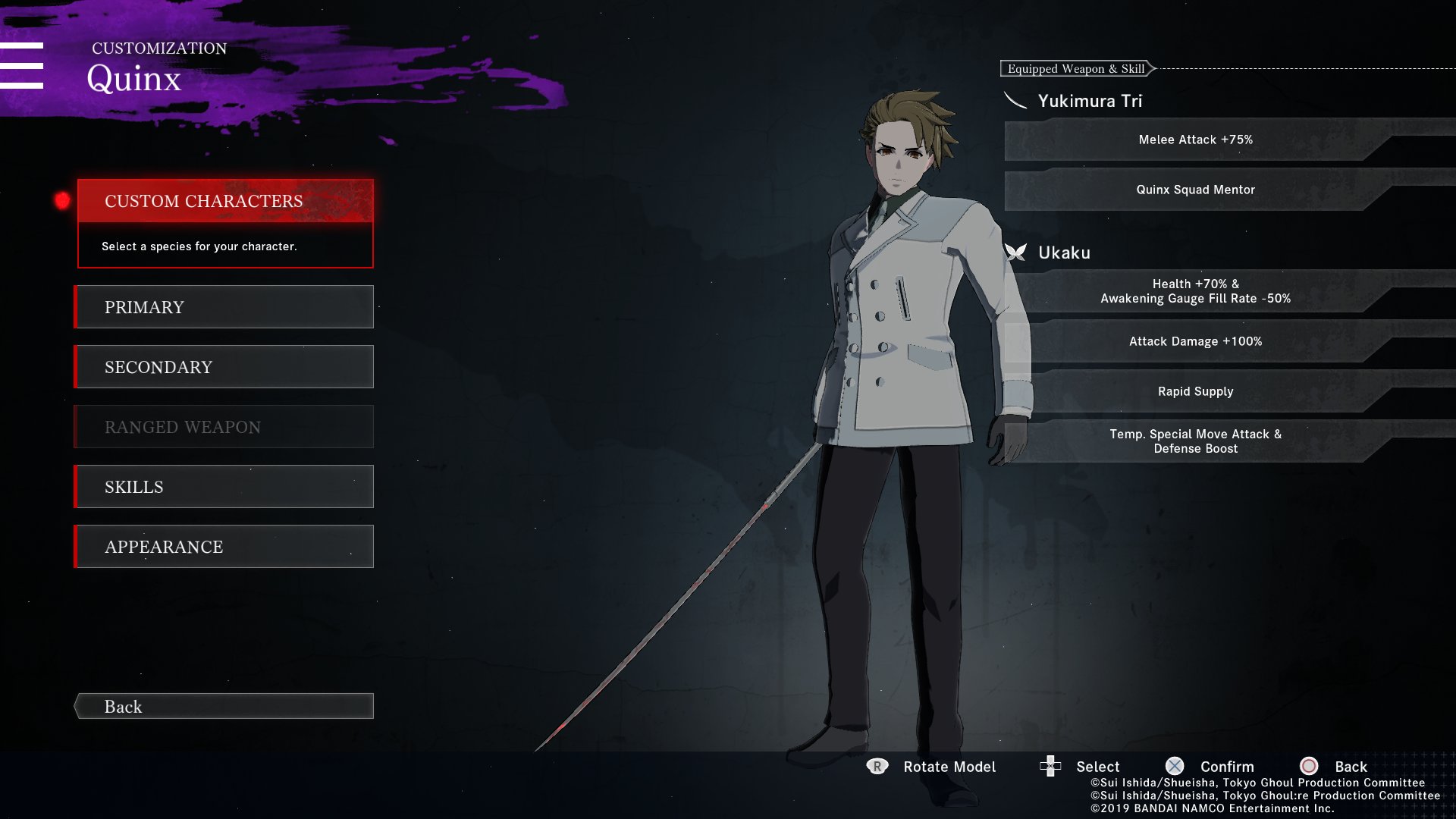Click the greyed-out Ranged Weapon entry
The image size is (1456, 819).
225,427
